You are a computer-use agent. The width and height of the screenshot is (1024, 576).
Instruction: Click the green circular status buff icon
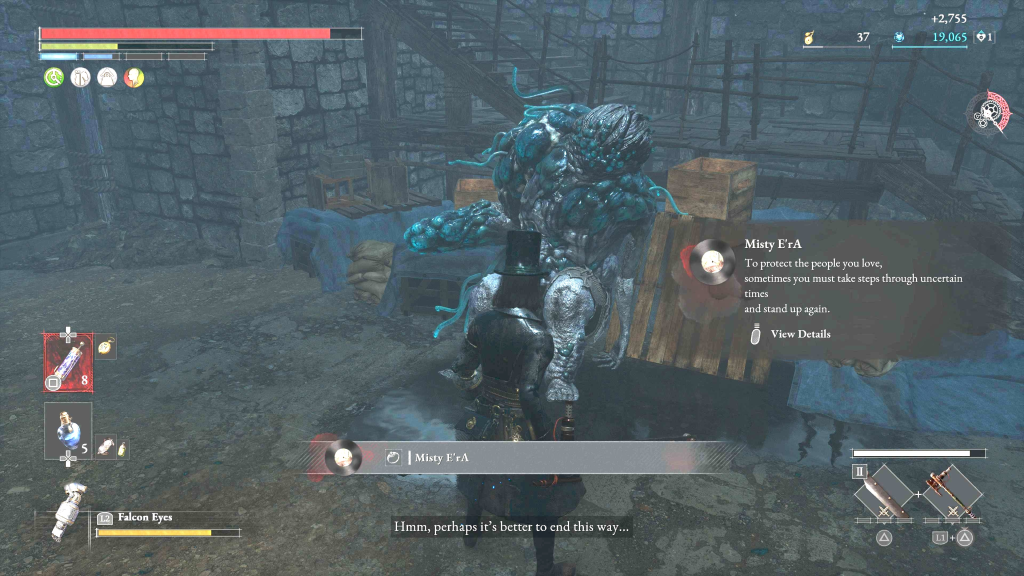(x=52, y=77)
